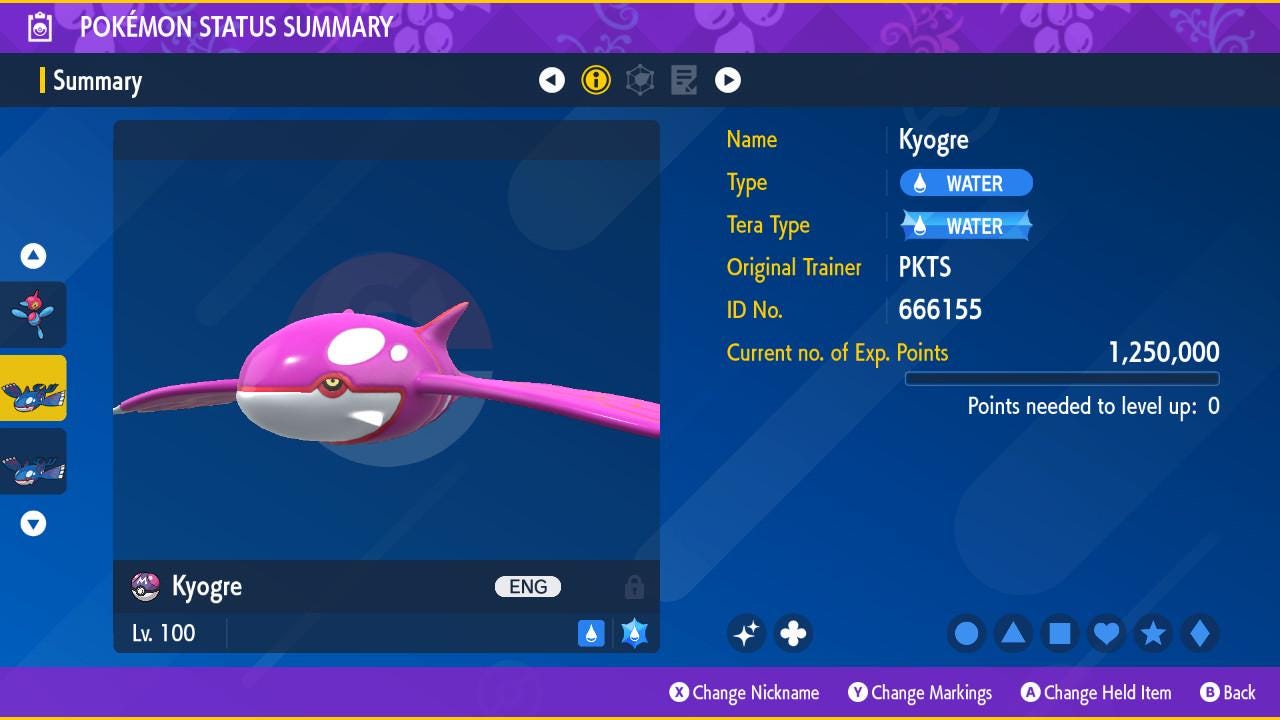Select the info summary tab icon
Screen dimensions: 1280x720
[596, 80]
